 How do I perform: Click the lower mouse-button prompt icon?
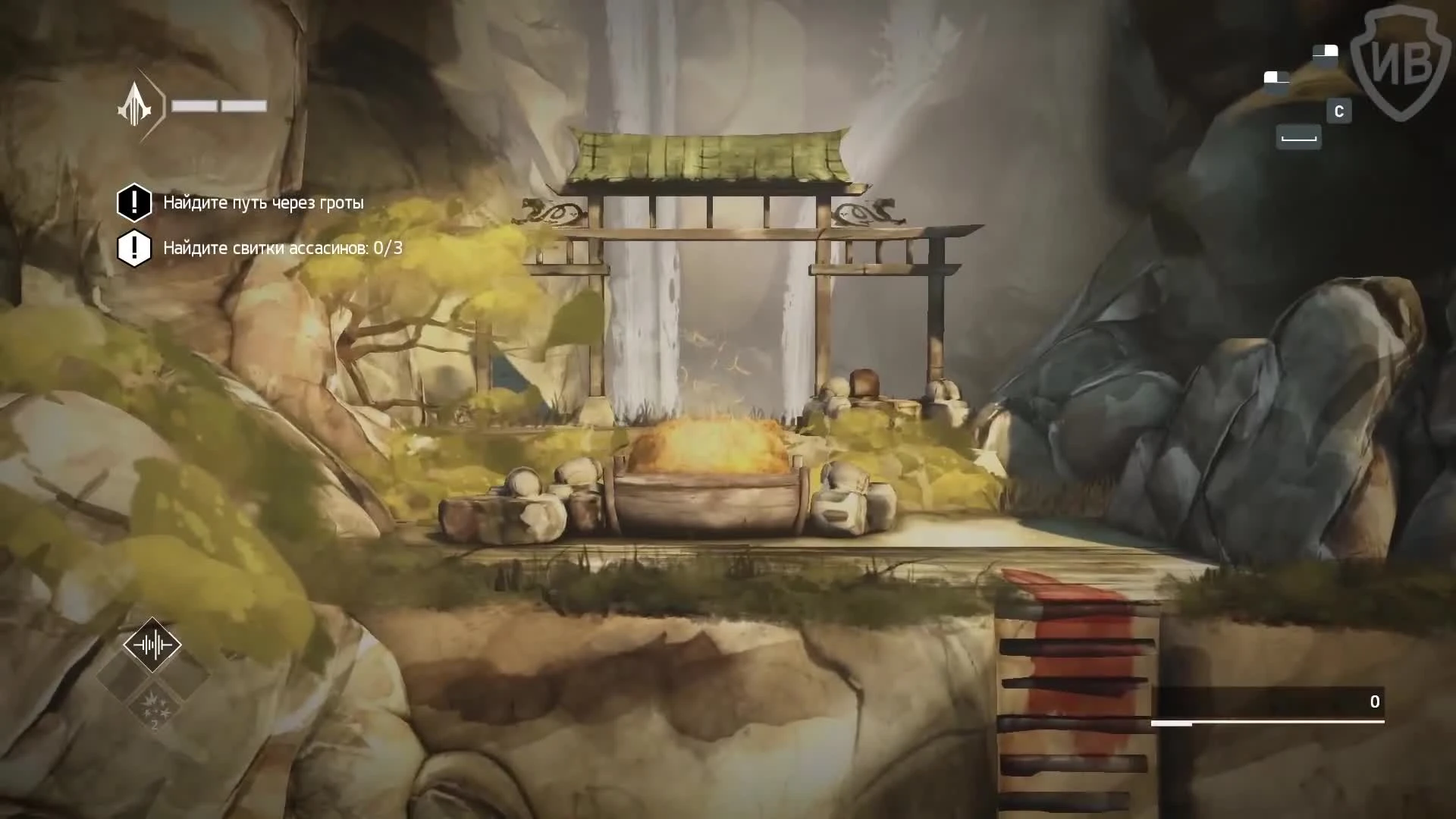click(x=1276, y=78)
